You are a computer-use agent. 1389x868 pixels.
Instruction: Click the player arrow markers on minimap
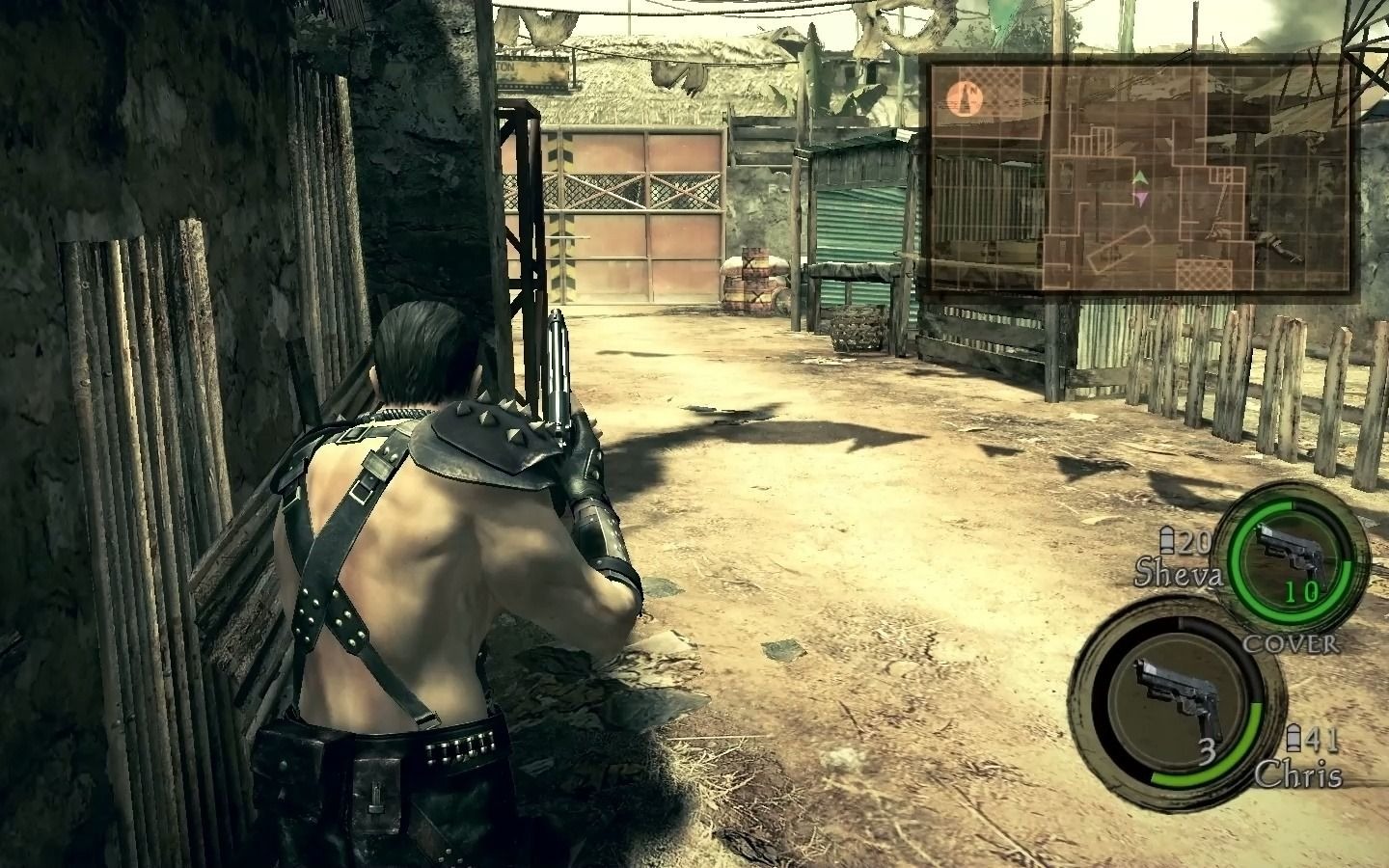pos(1141,188)
